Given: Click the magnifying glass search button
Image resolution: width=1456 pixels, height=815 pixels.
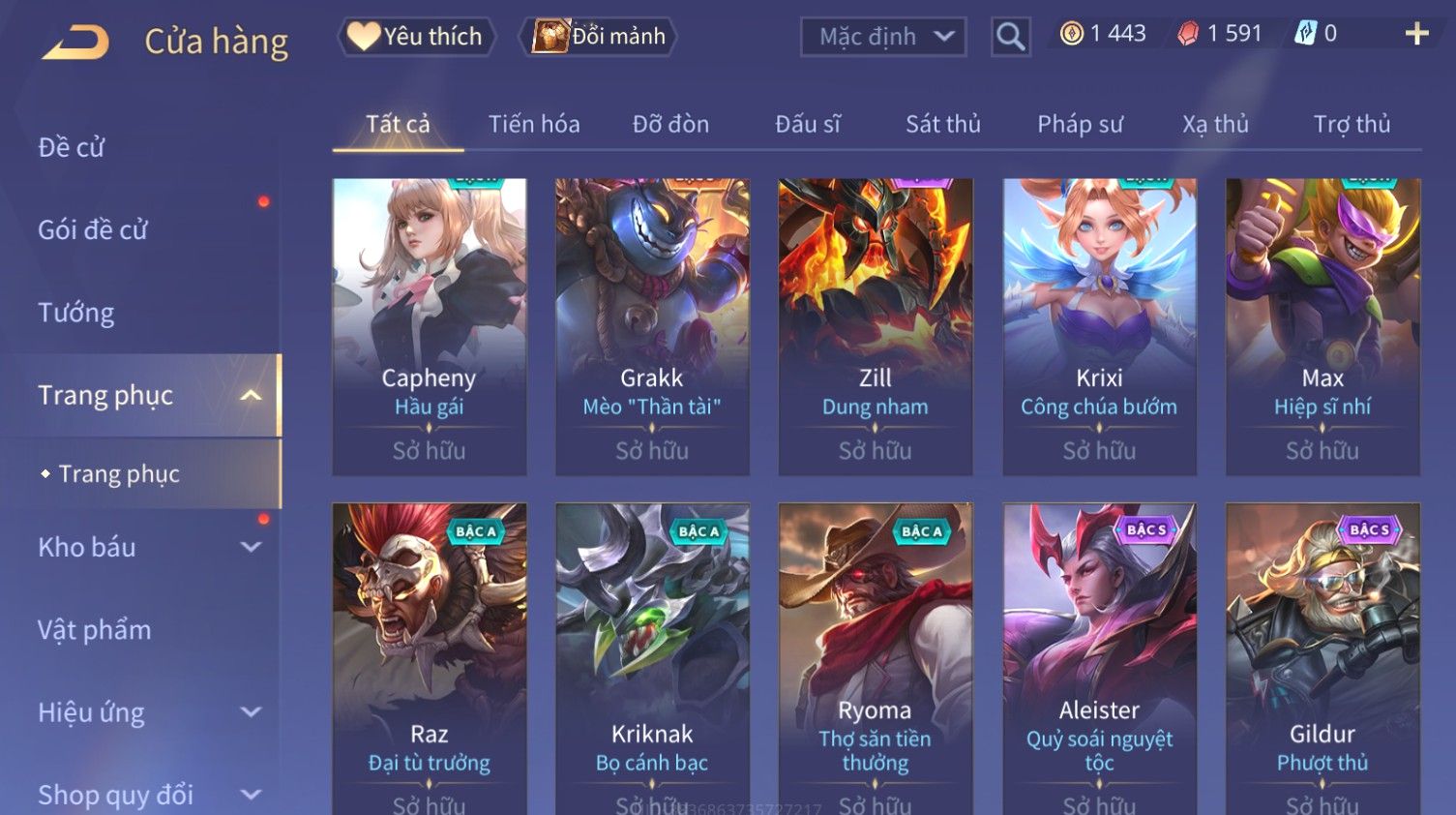Looking at the screenshot, I should [1010, 37].
